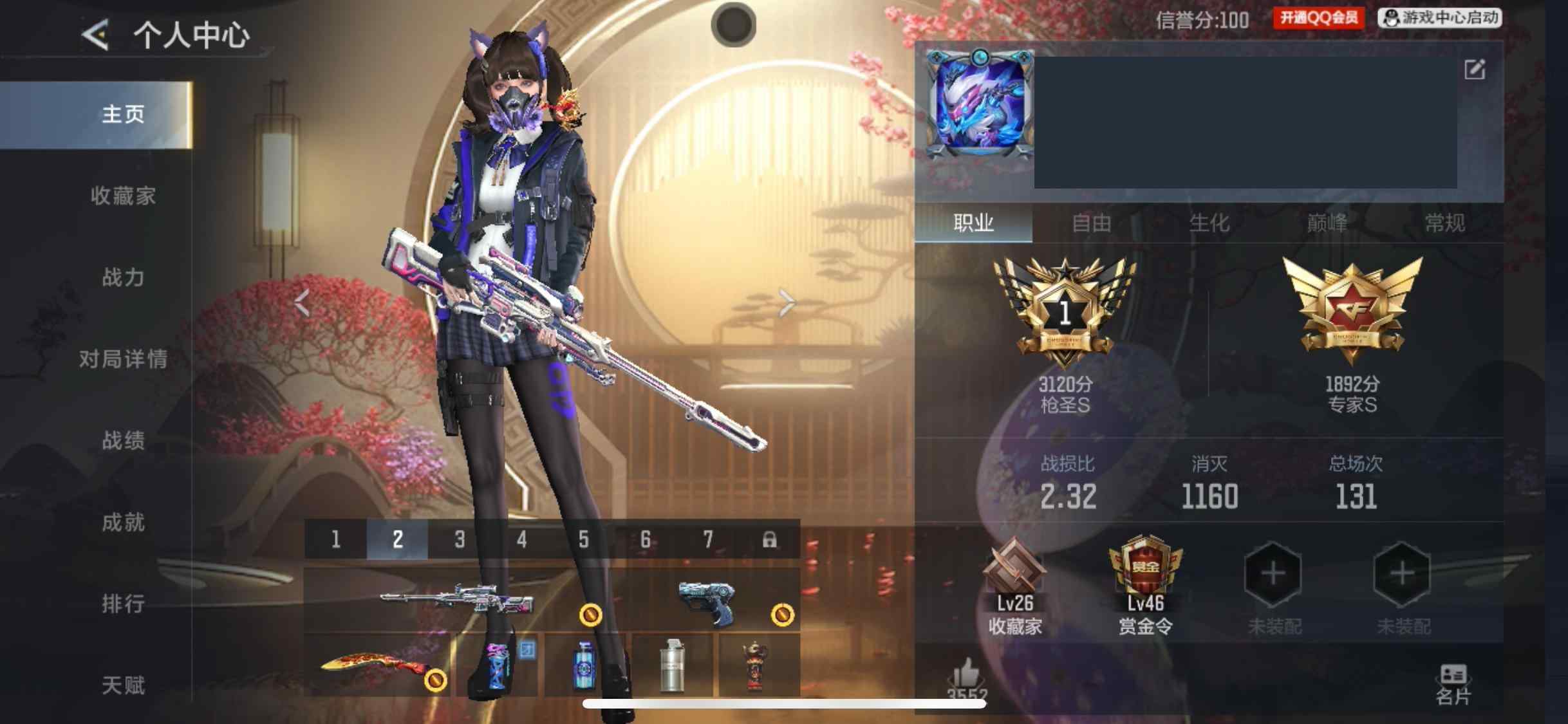Select the sniper rifle weapon slot

(x=457, y=600)
